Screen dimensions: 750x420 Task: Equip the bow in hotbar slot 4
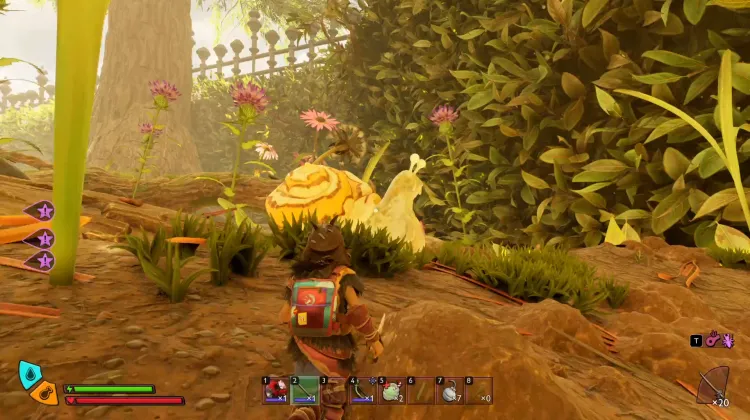pyautogui.click(x=362, y=391)
